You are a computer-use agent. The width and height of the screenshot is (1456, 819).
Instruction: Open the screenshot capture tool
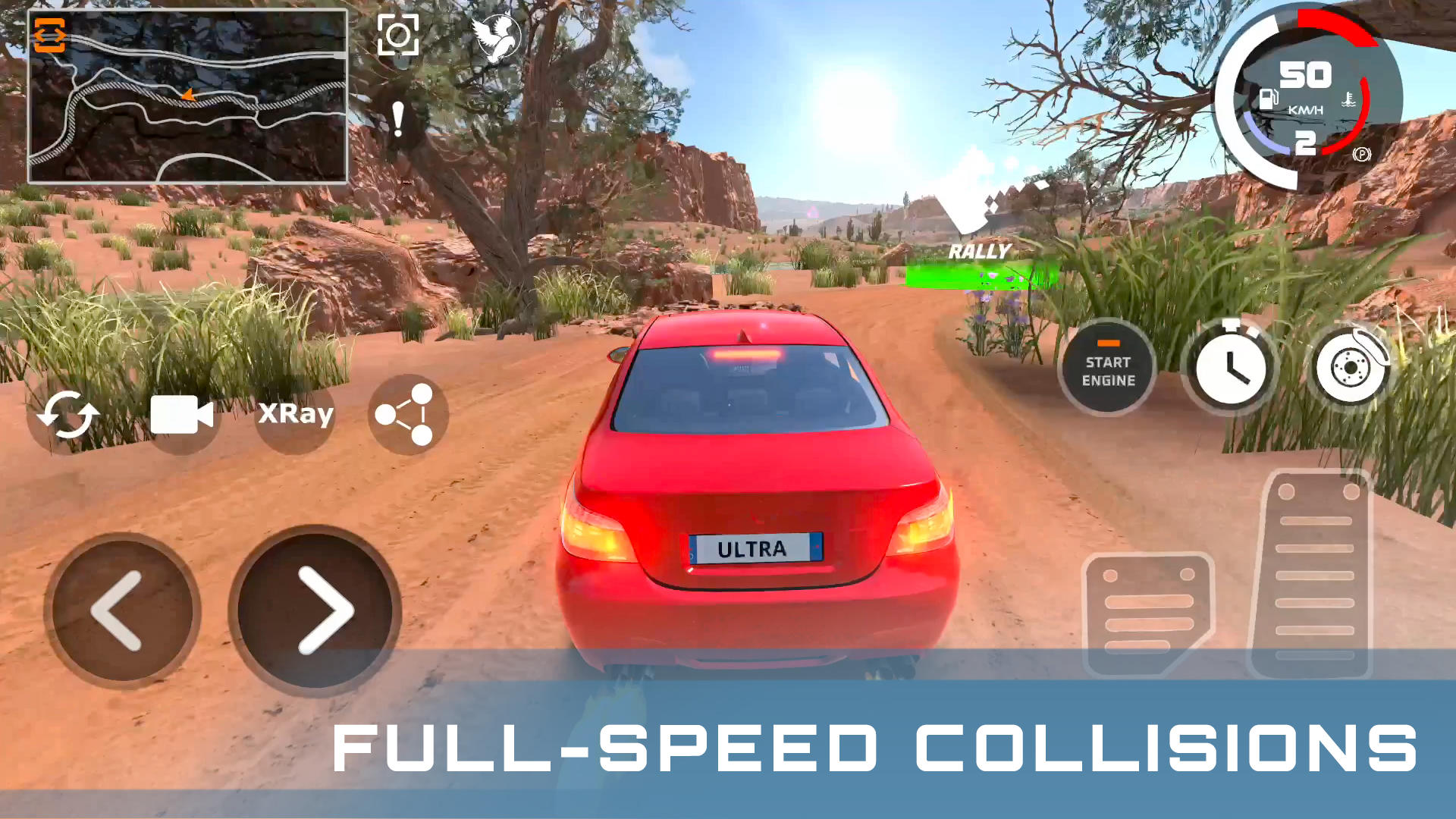(x=397, y=34)
